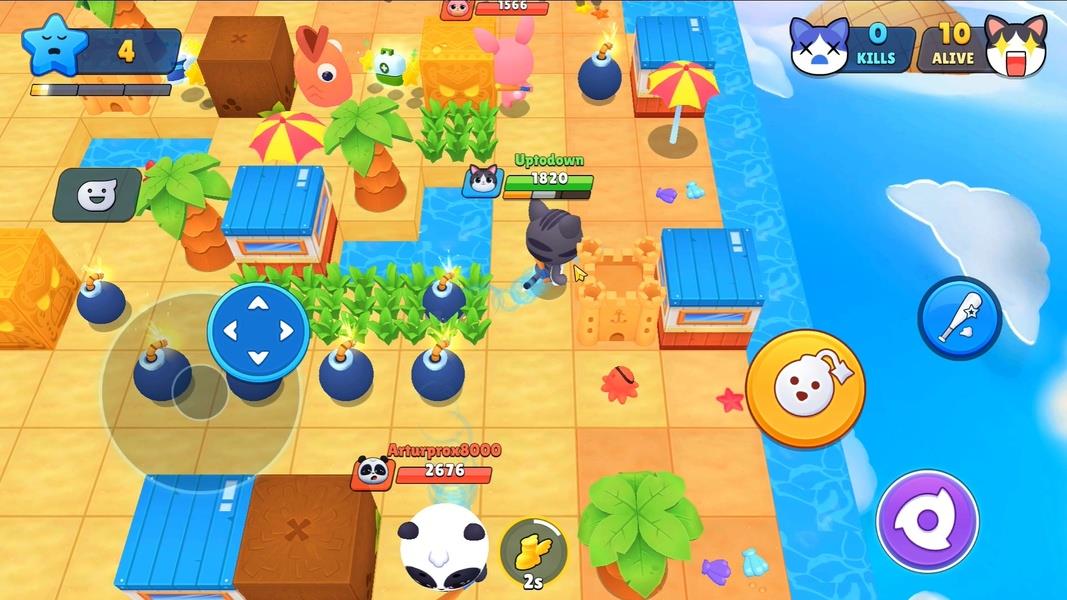Open the emote smiley button
The height and width of the screenshot is (600, 1067).
[97, 195]
